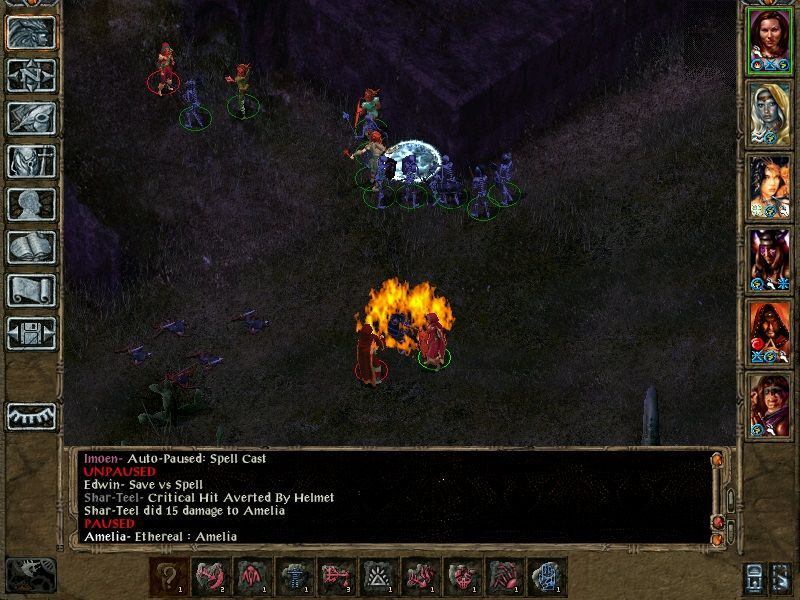The width and height of the screenshot is (800, 600).
Task: Select the bottom party portrait
Action: [x=770, y=405]
